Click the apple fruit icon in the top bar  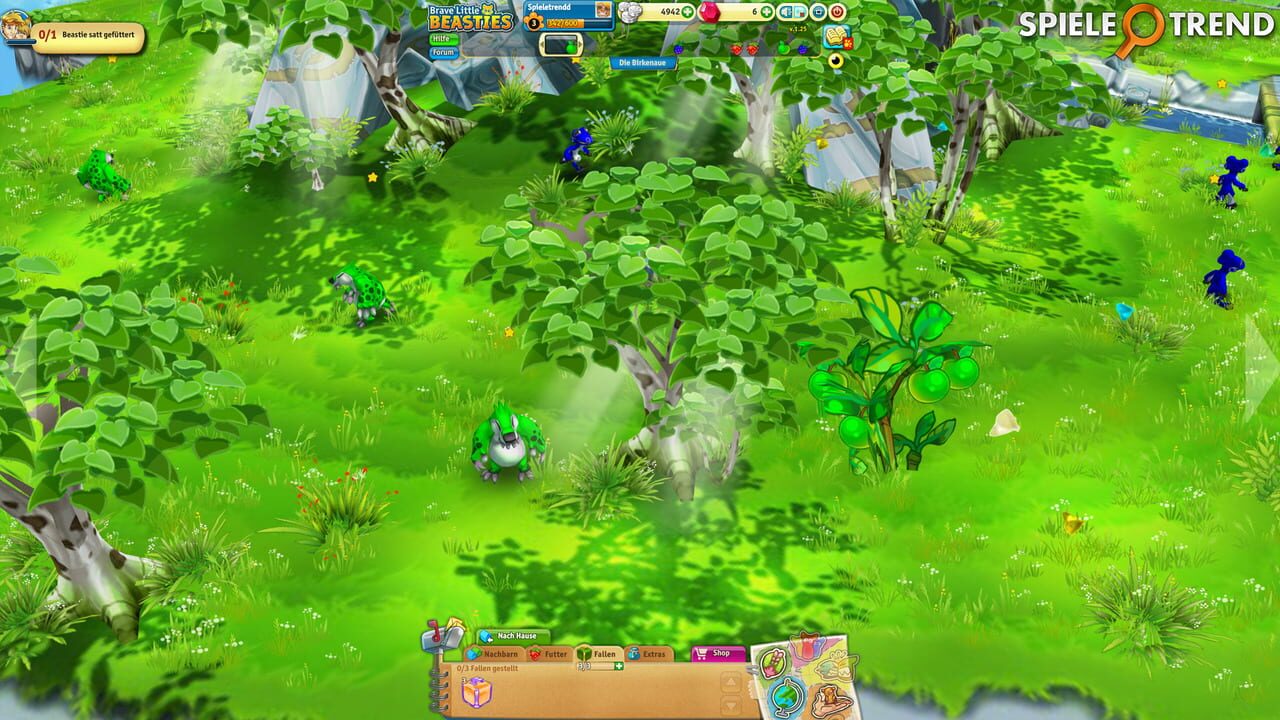784,49
